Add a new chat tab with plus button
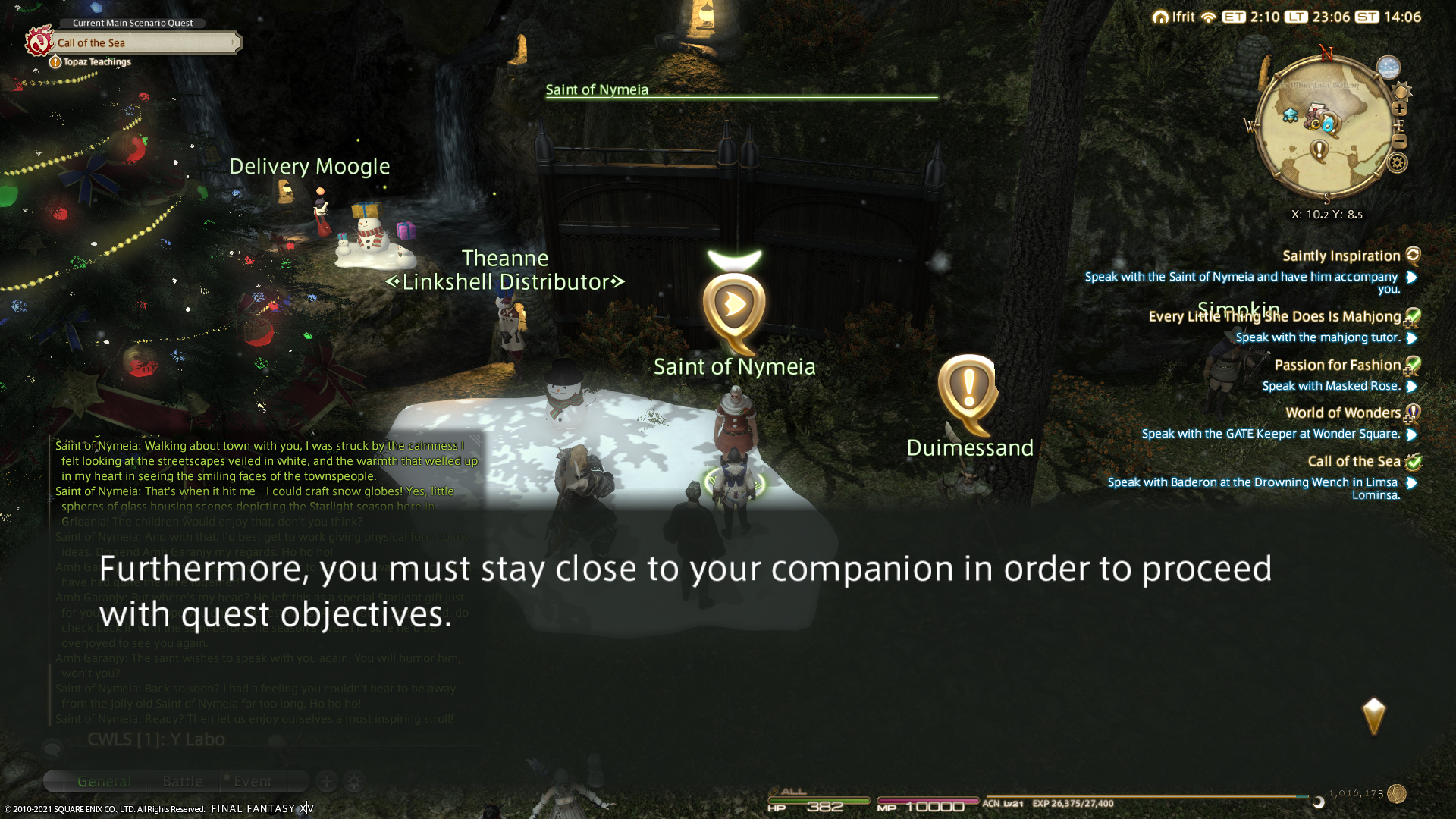This screenshot has width=1456, height=819. click(x=327, y=781)
